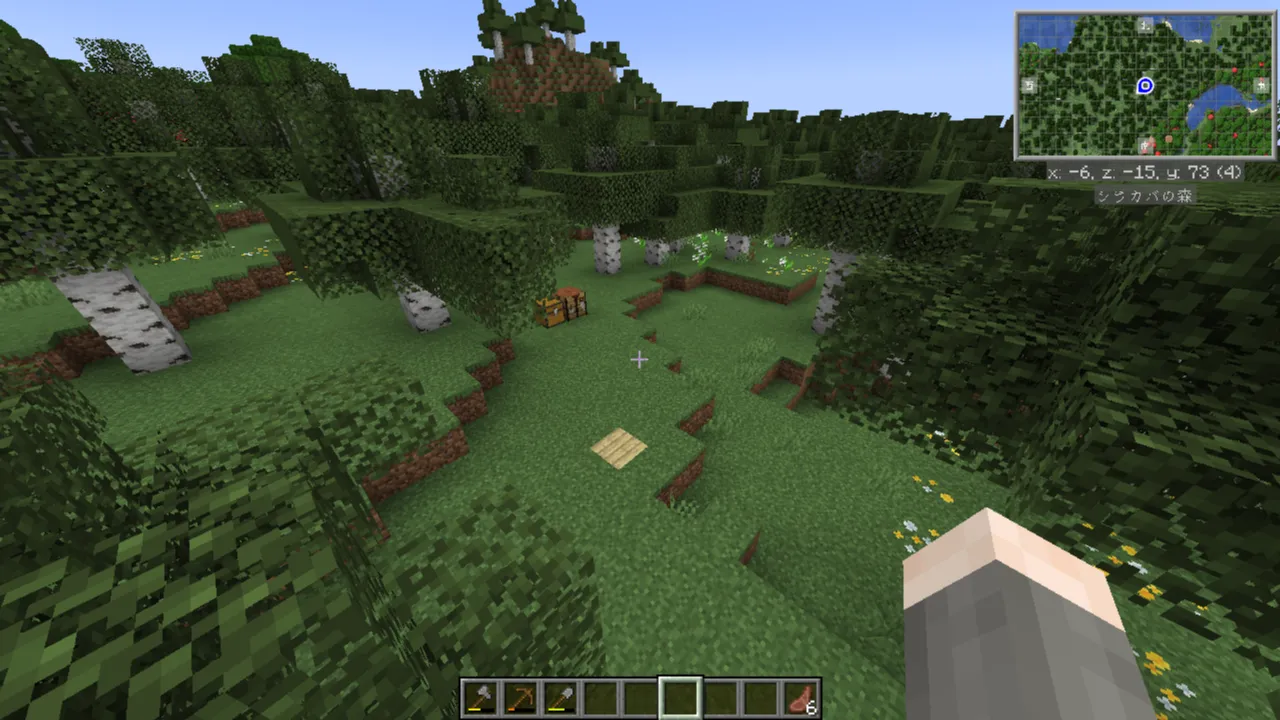
Task: Select the stone axe hotbar slot
Action: pyautogui.click(x=481, y=698)
